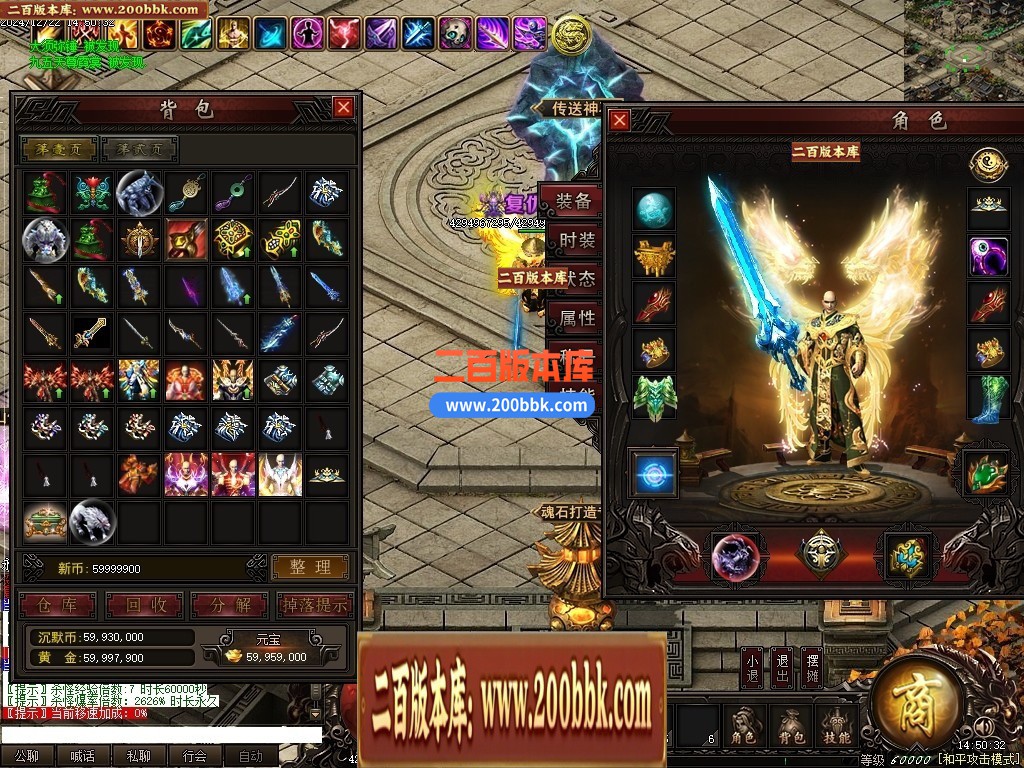Show the 掉落提示 drop hints
This screenshot has width=1024, height=768.
[314, 605]
